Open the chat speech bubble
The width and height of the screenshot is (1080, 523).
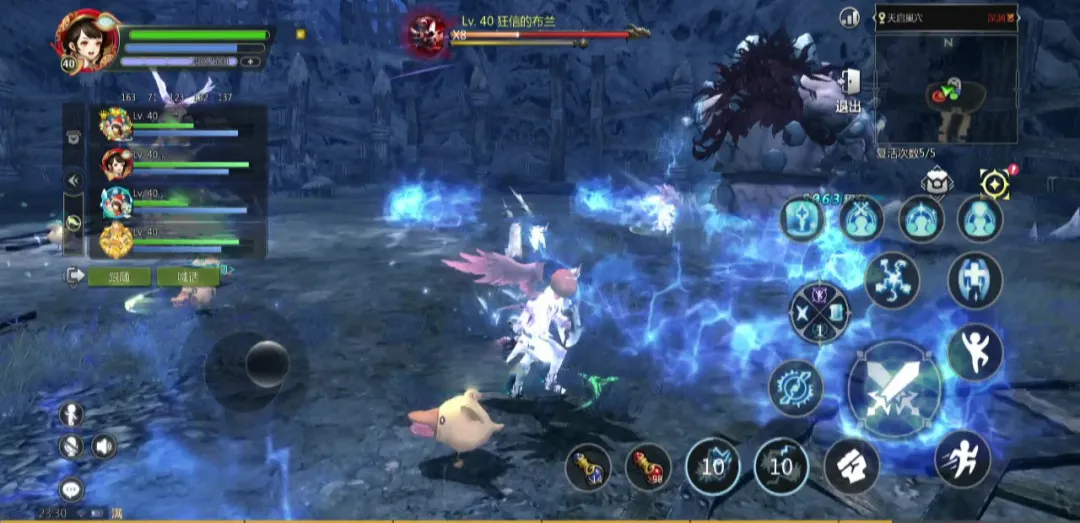71,489
